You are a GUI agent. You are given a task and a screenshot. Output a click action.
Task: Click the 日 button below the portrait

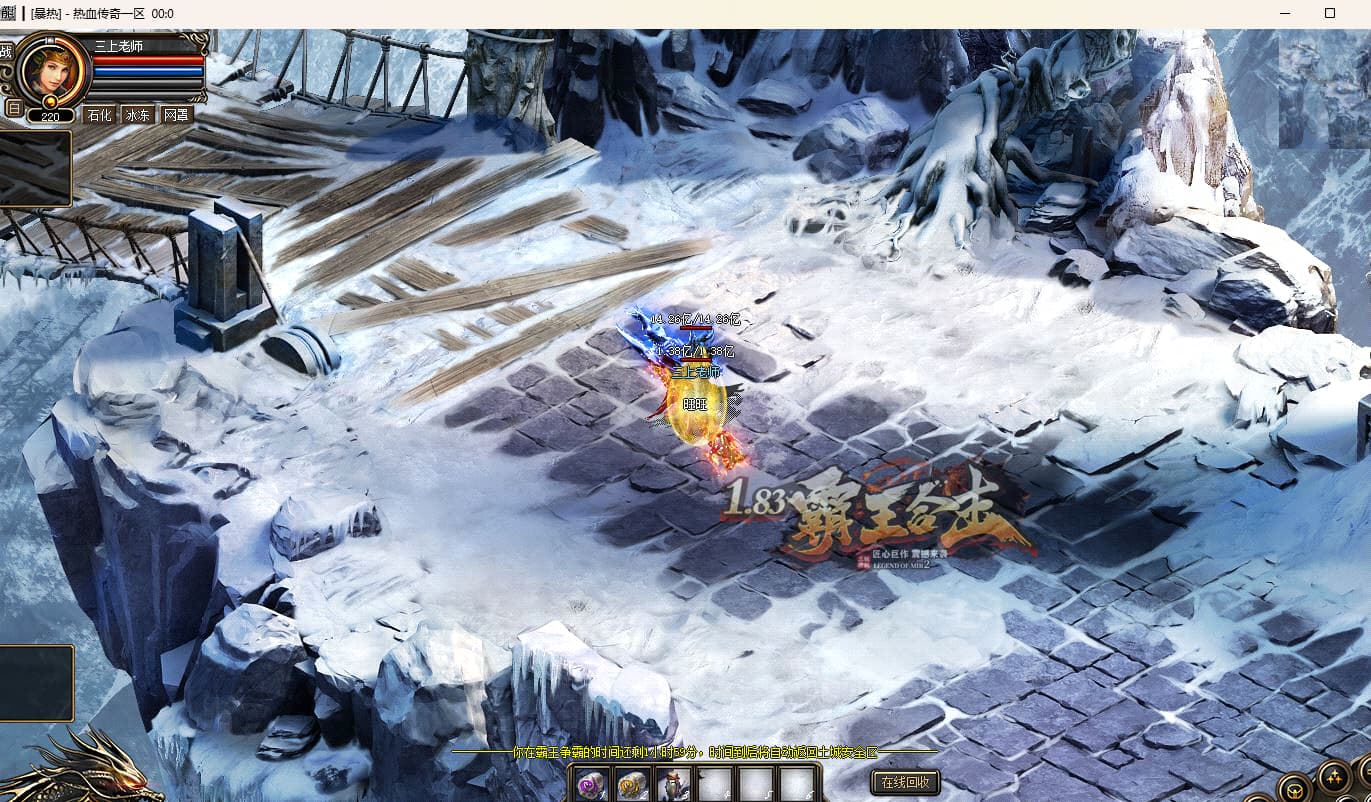pos(13,107)
